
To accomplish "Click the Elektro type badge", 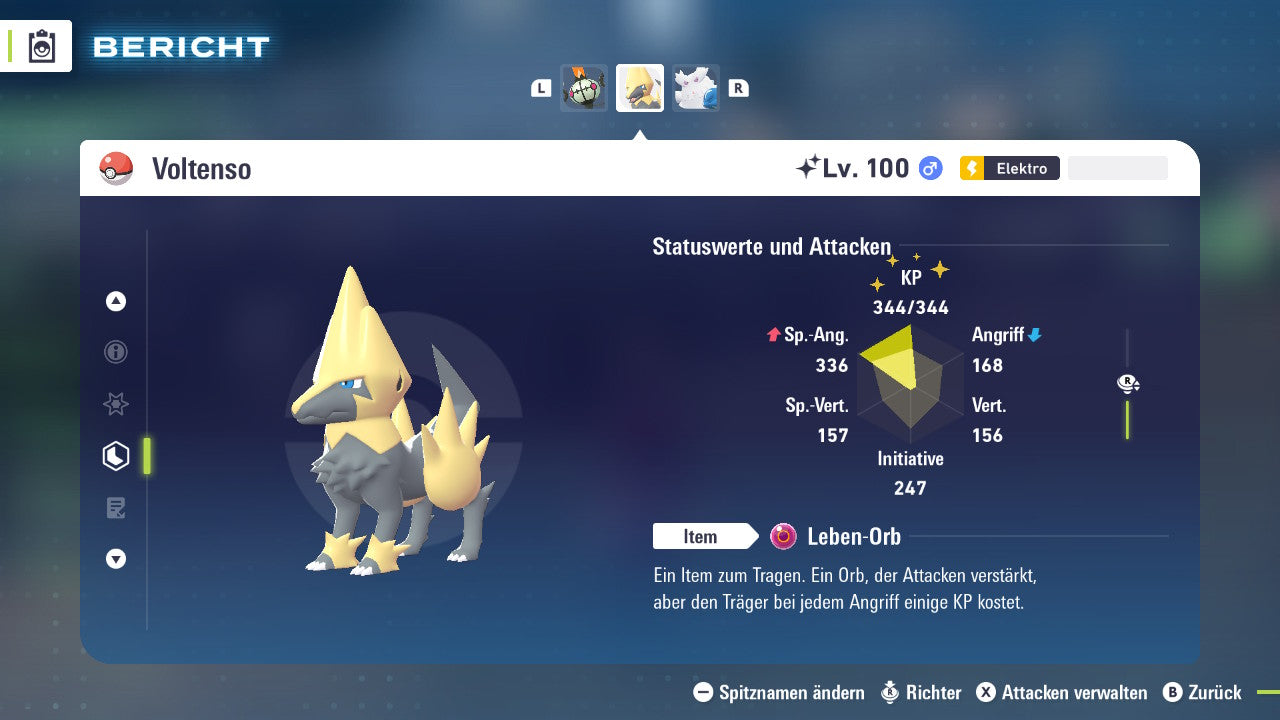I will point(1009,168).
